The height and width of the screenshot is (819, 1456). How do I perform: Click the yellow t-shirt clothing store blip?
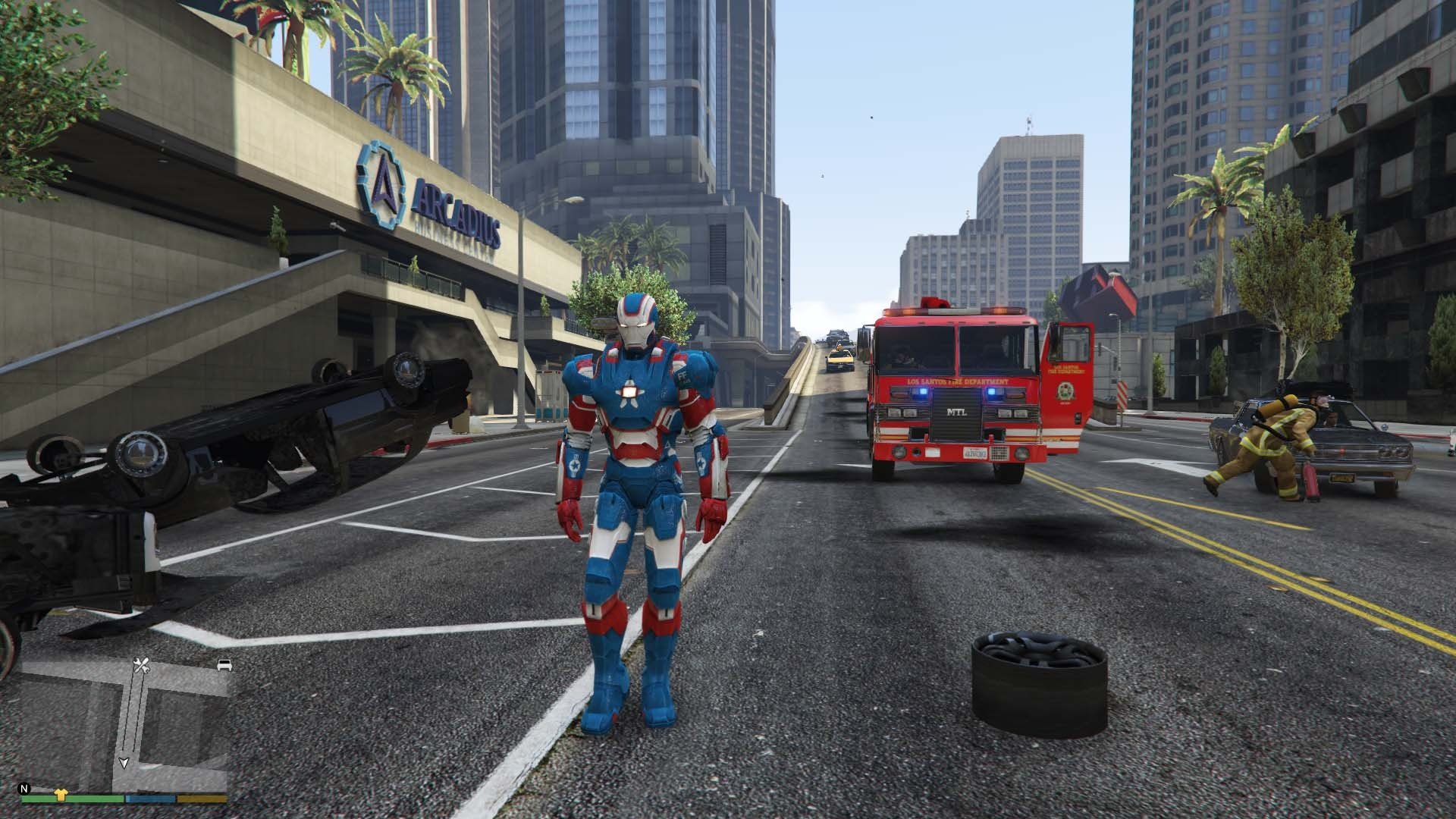pos(61,795)
